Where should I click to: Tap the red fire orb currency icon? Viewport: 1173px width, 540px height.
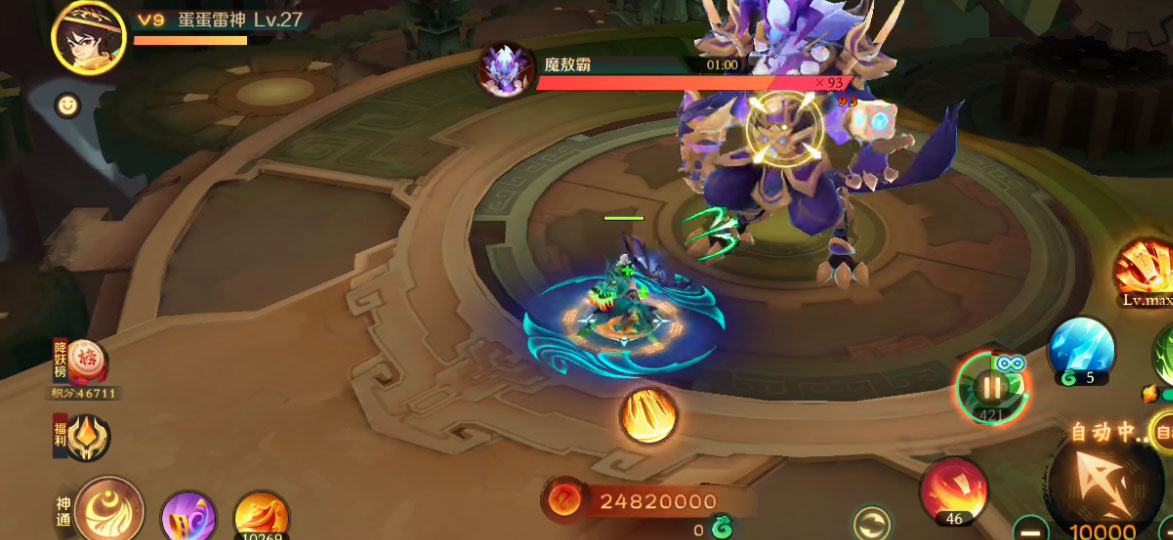564,501
